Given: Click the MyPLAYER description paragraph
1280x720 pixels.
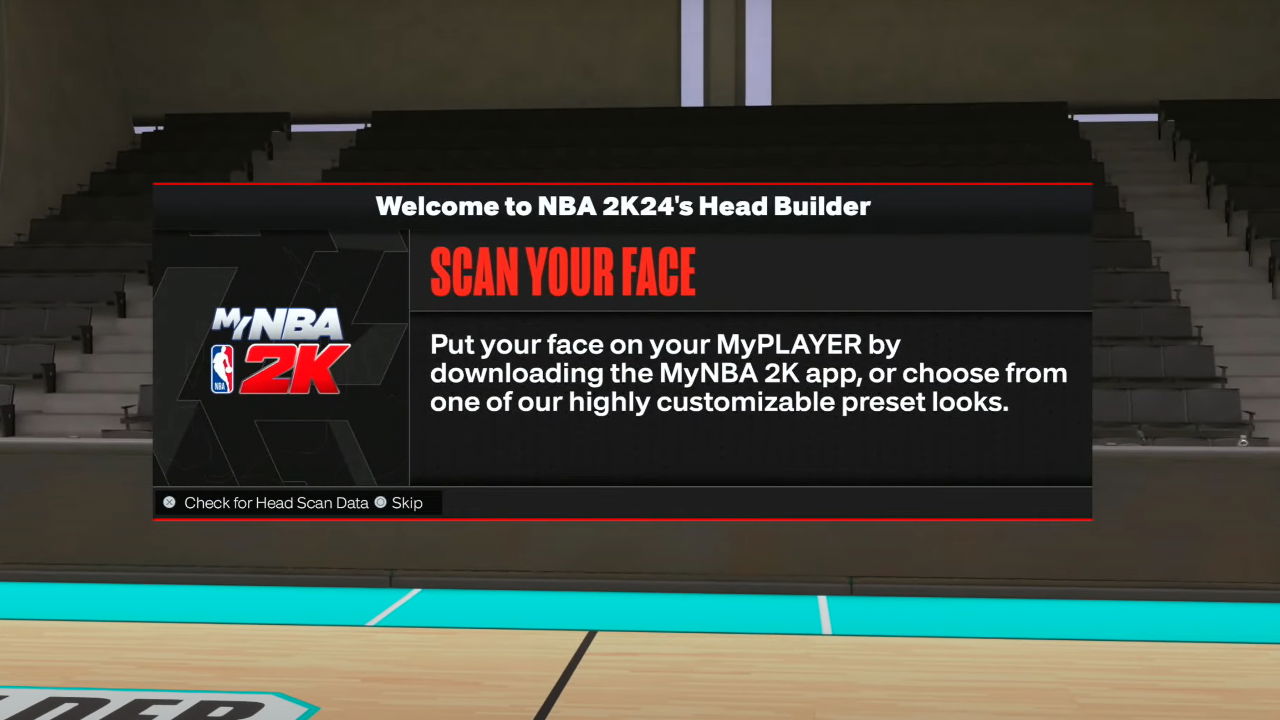Looking at the screenshot, I should click(748, 374).
